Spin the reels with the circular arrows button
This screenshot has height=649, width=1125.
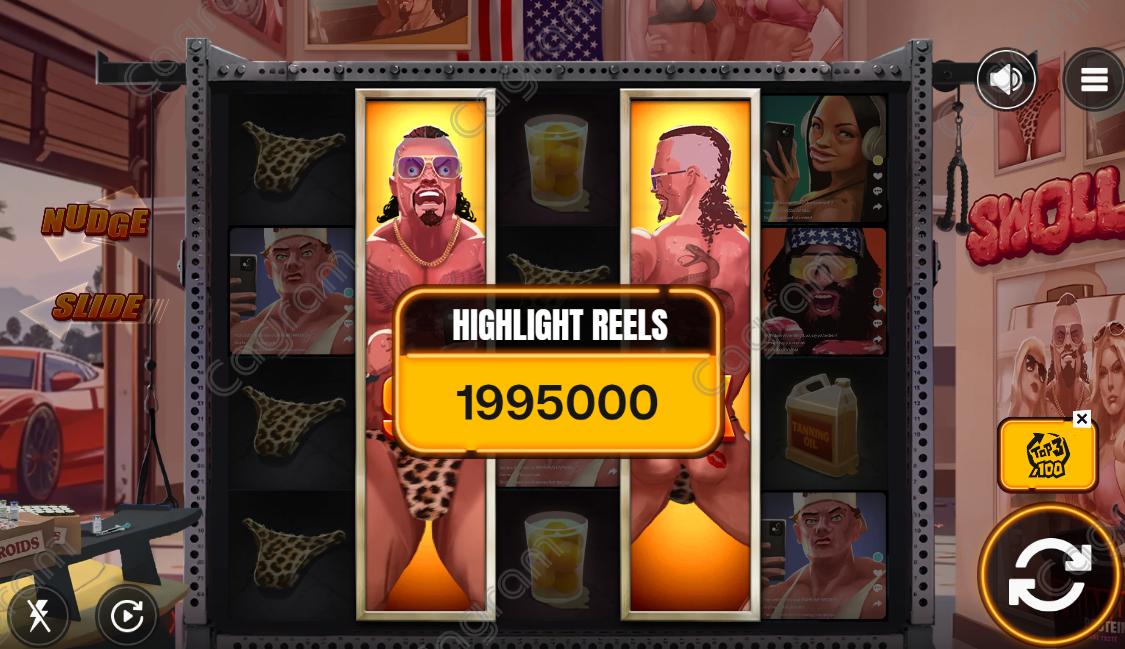[x=1049, y=574]
